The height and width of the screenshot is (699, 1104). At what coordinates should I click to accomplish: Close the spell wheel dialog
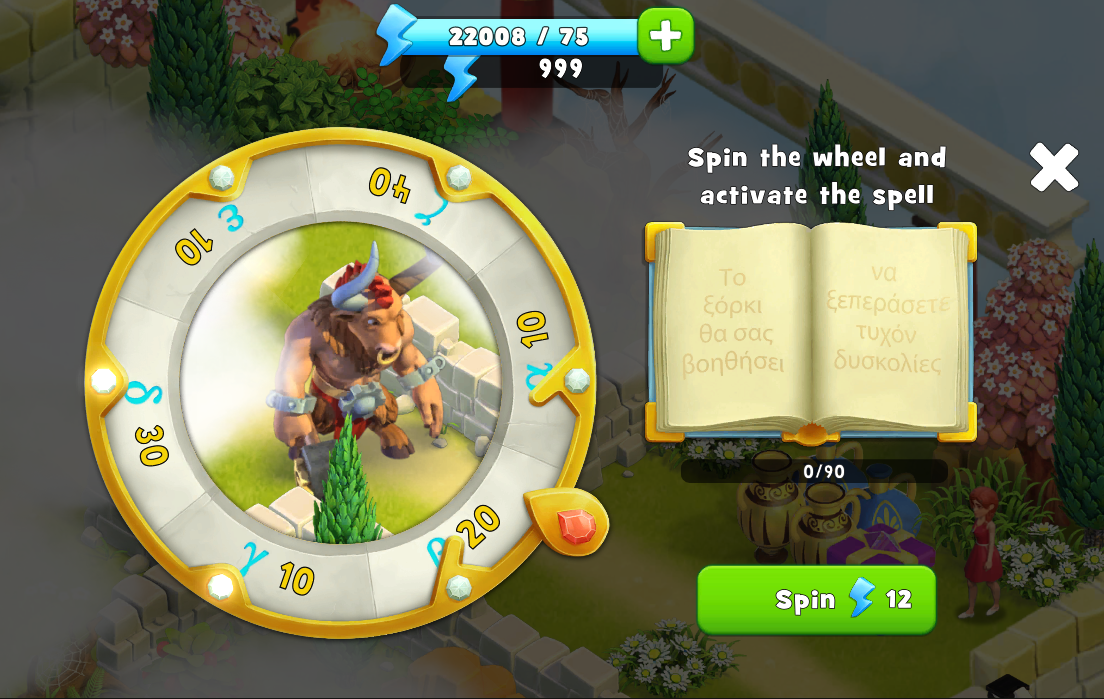click(1054, 167)
